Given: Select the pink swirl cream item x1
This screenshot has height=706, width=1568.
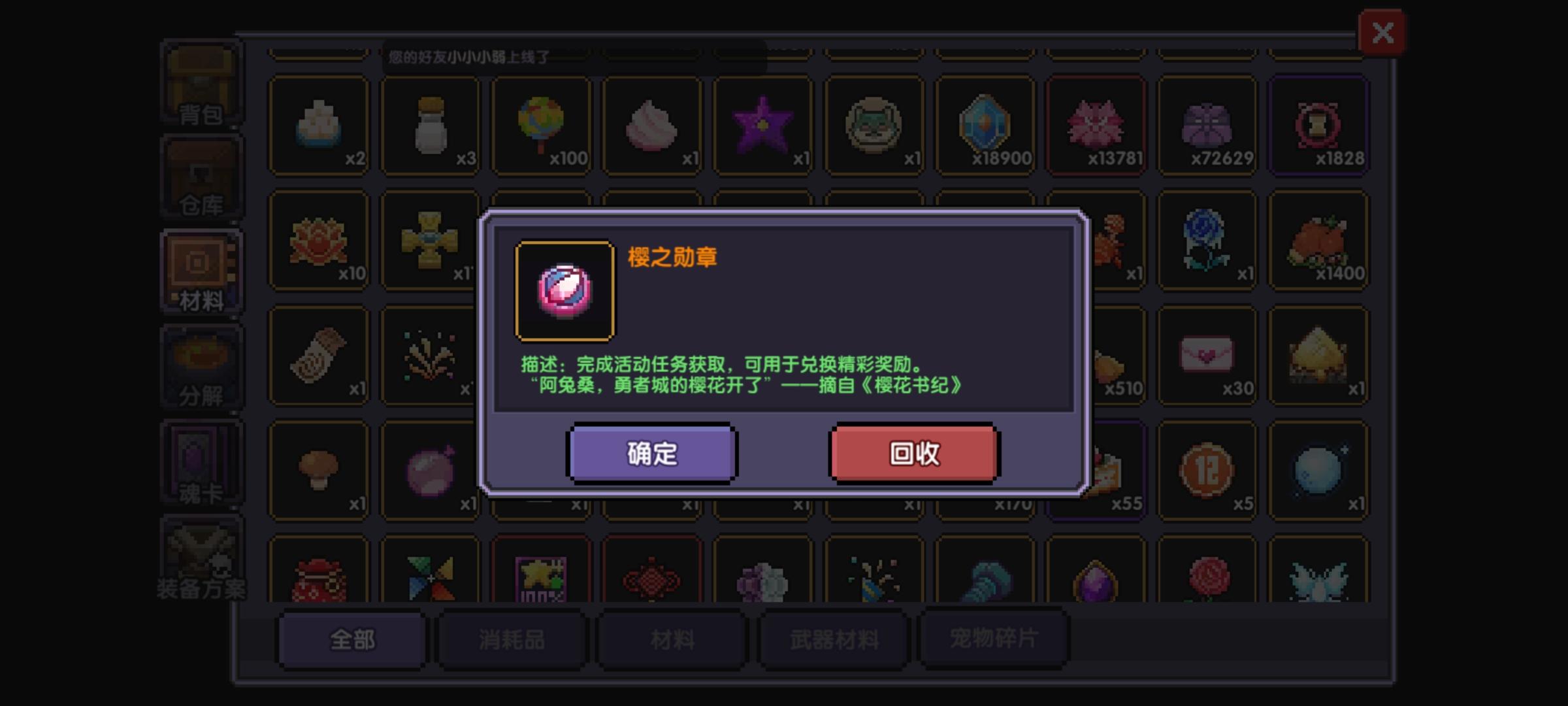Looking at the screenshot, I should [x=653, y=124].
